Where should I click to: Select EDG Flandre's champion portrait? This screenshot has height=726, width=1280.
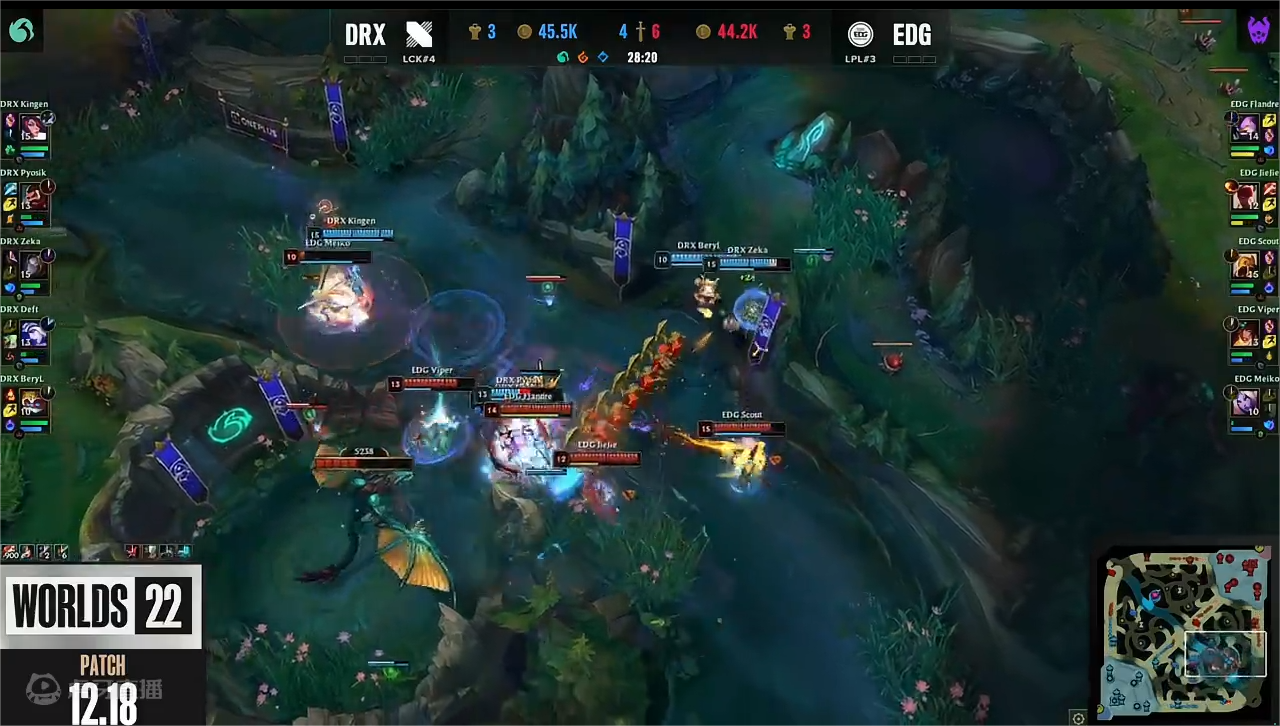tap(1246, 129)
